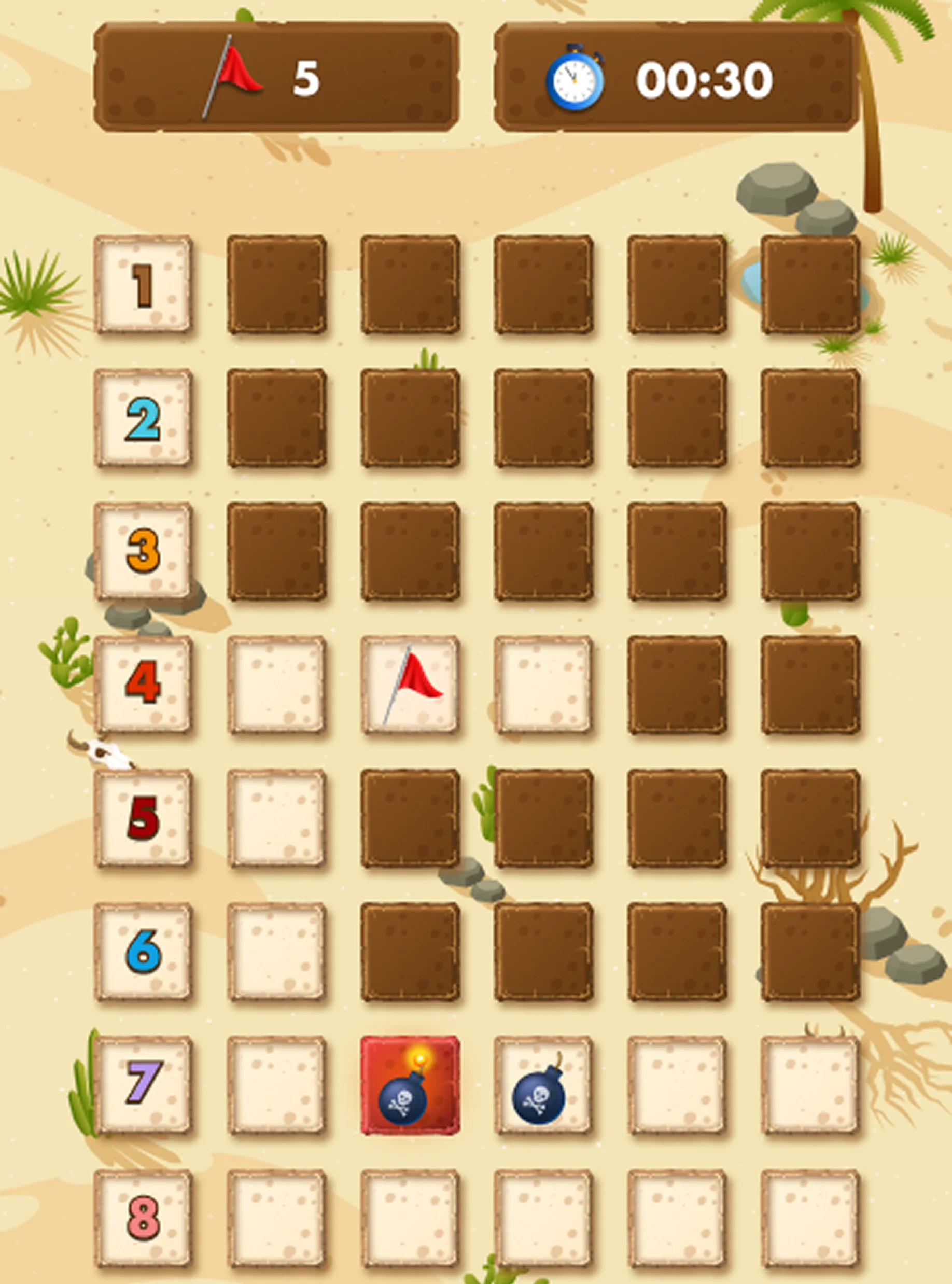Select the tile showing number 1

[143, 285]
